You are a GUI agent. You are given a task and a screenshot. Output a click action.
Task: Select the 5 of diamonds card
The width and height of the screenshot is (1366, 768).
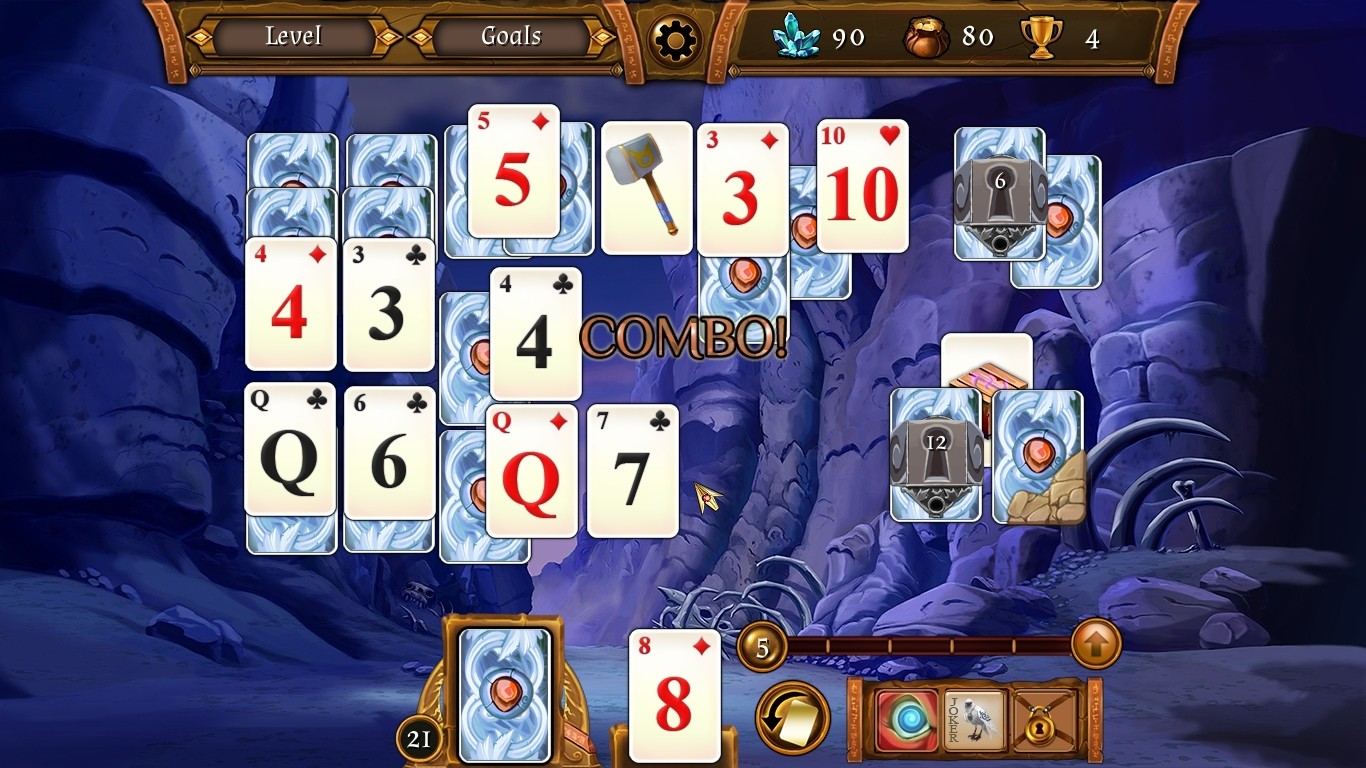pos(513,172)
